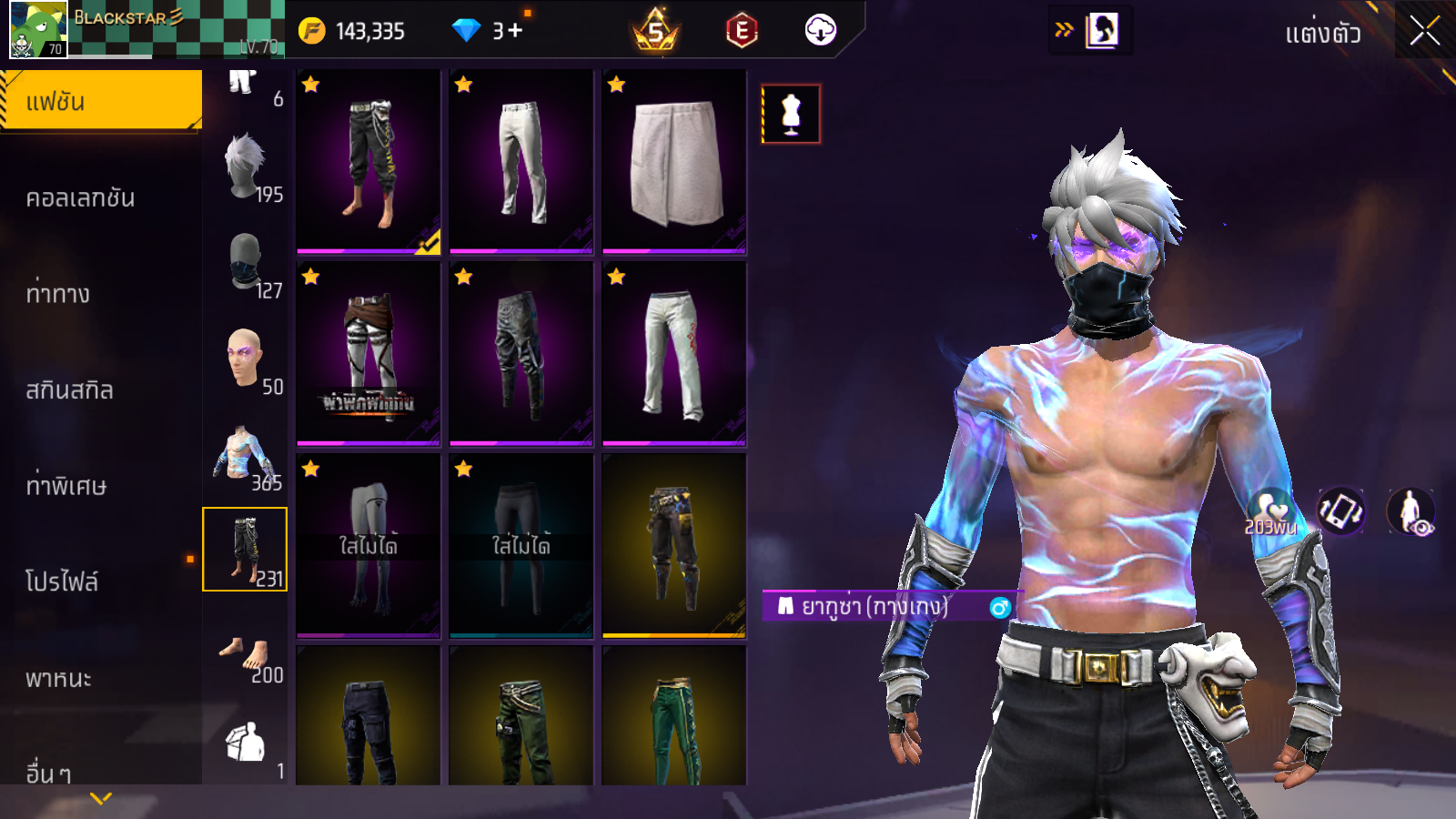Choose the hair category with 195 items
Viewport: 1456px width, 819px height.
[x=246, y=167]
